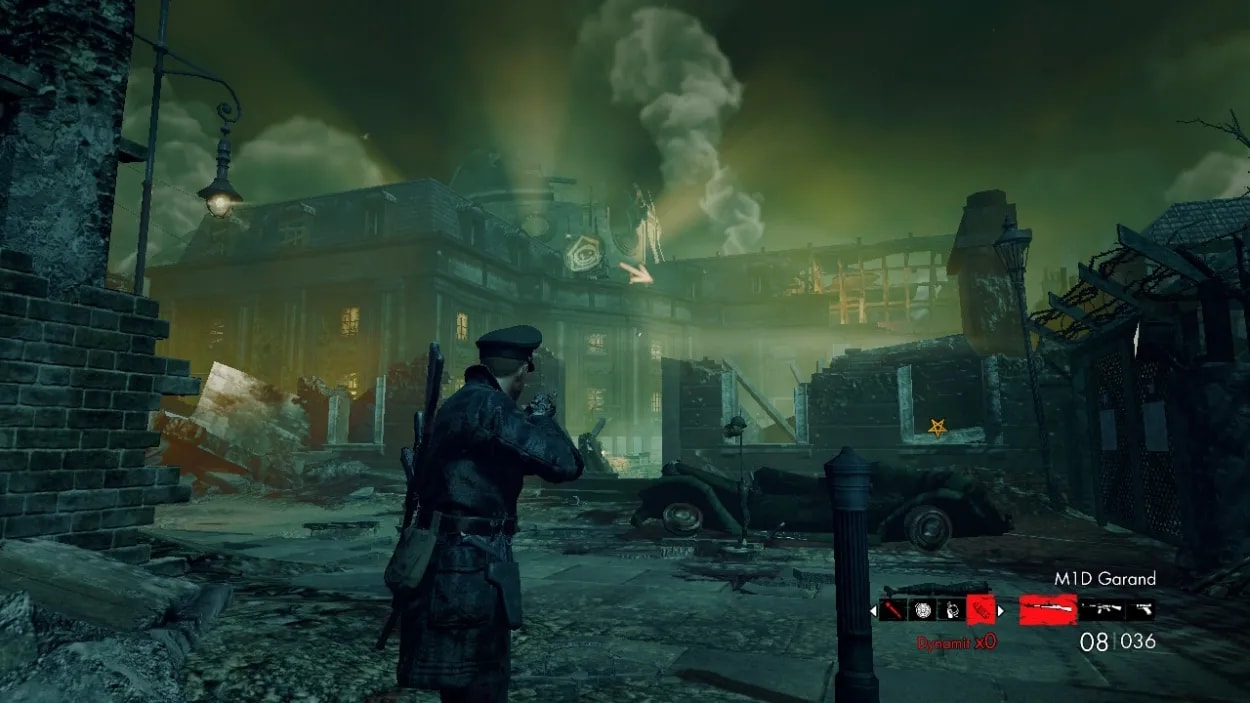
Task: Select the highlighted dynamite item slot
Action: 981,609
